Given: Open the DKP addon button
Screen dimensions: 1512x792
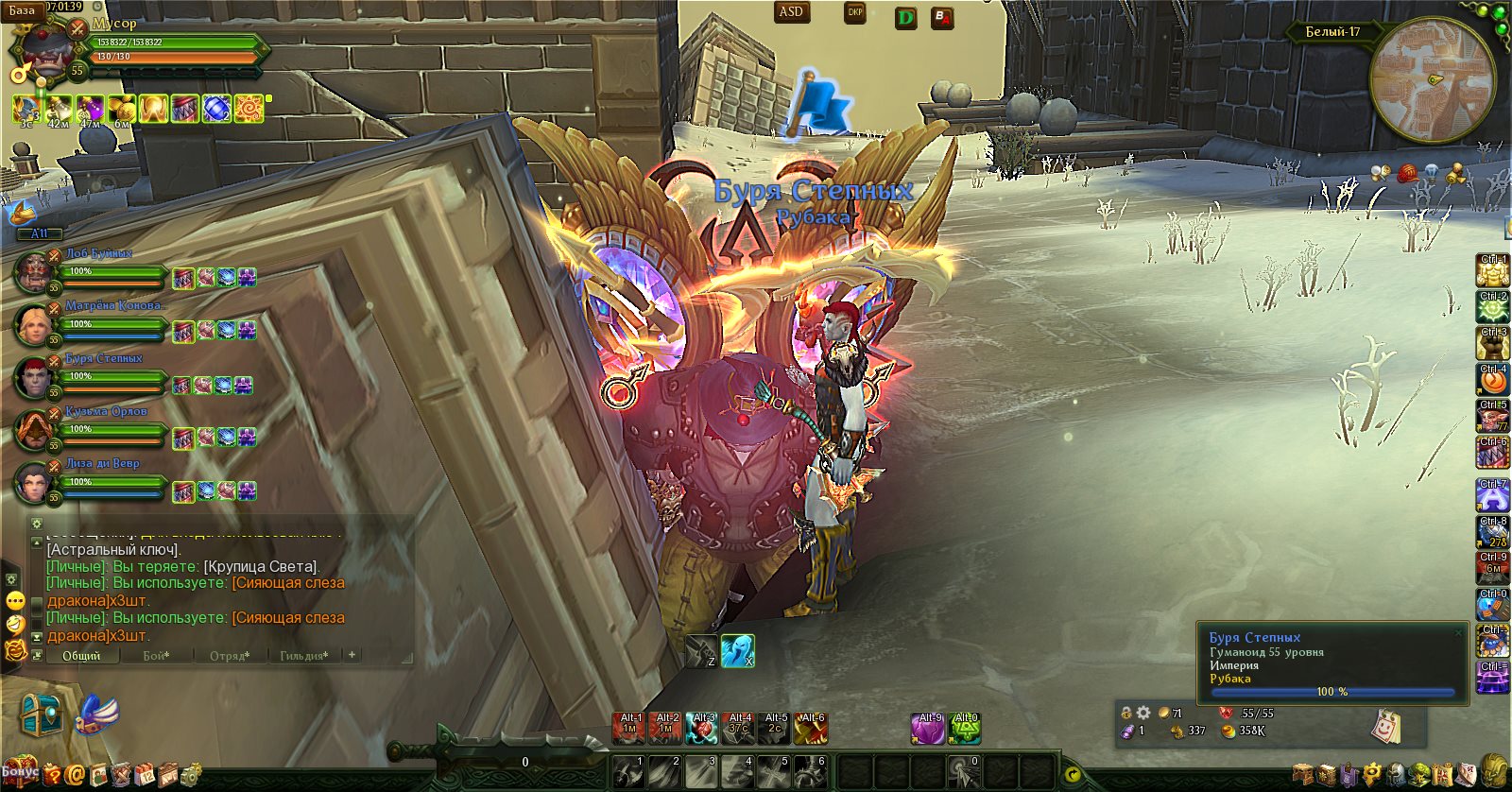Looking at the screenshot, I should pyautogui.click(x=854, y=13).
